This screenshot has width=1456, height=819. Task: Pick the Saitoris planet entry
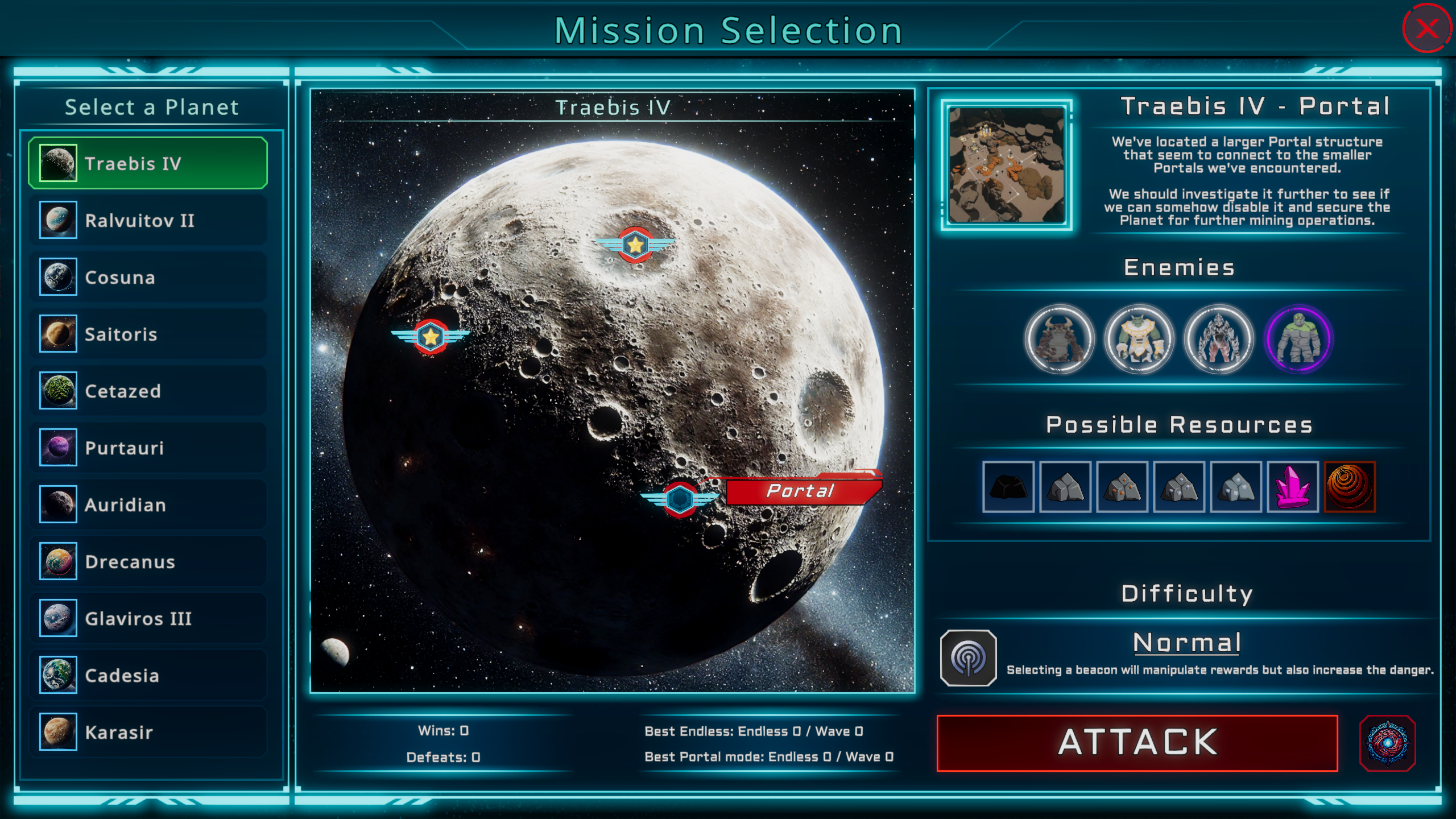tap(148, 334)
